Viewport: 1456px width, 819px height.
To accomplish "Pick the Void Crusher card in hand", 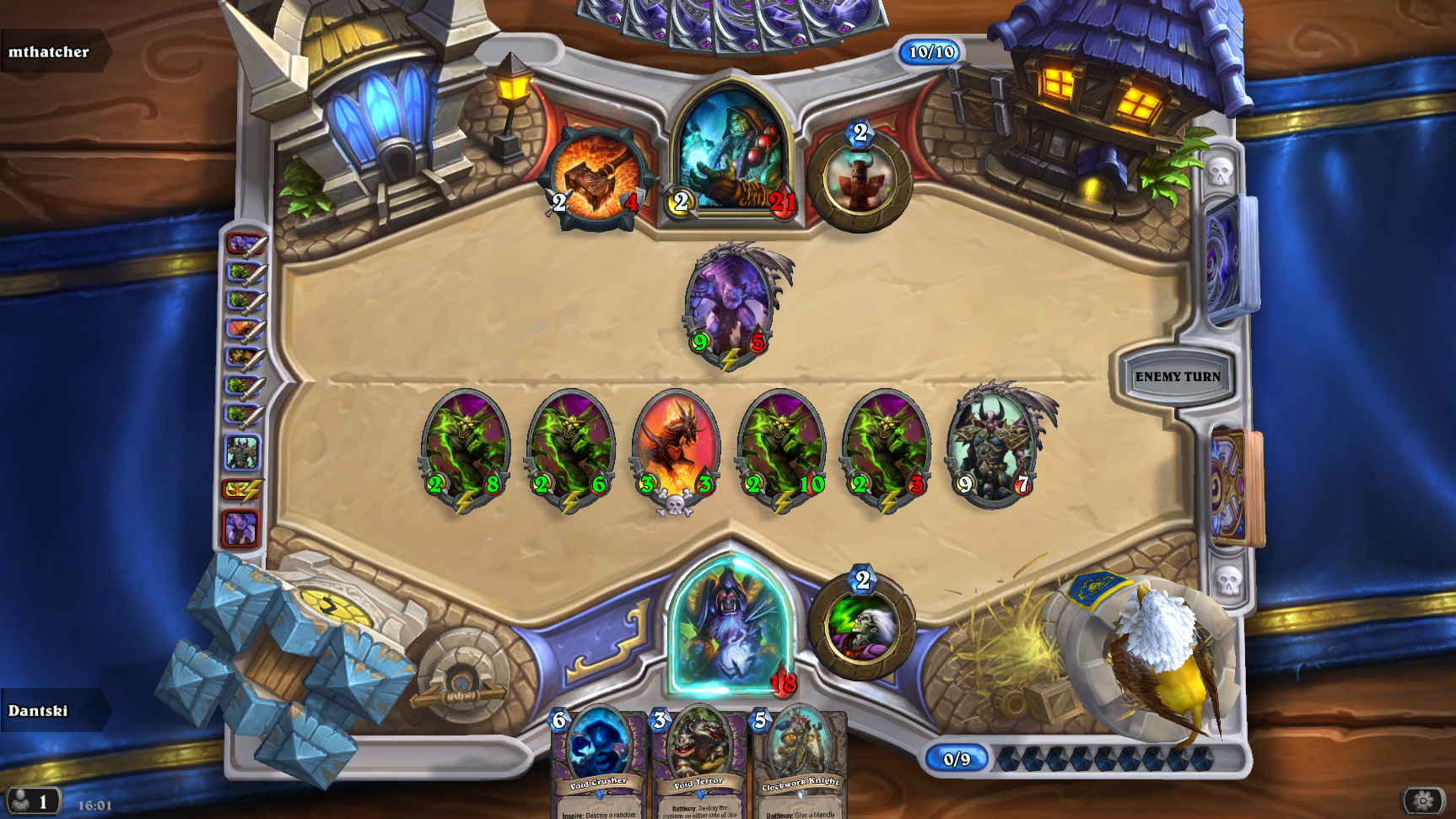I will [x=596, y=759].
